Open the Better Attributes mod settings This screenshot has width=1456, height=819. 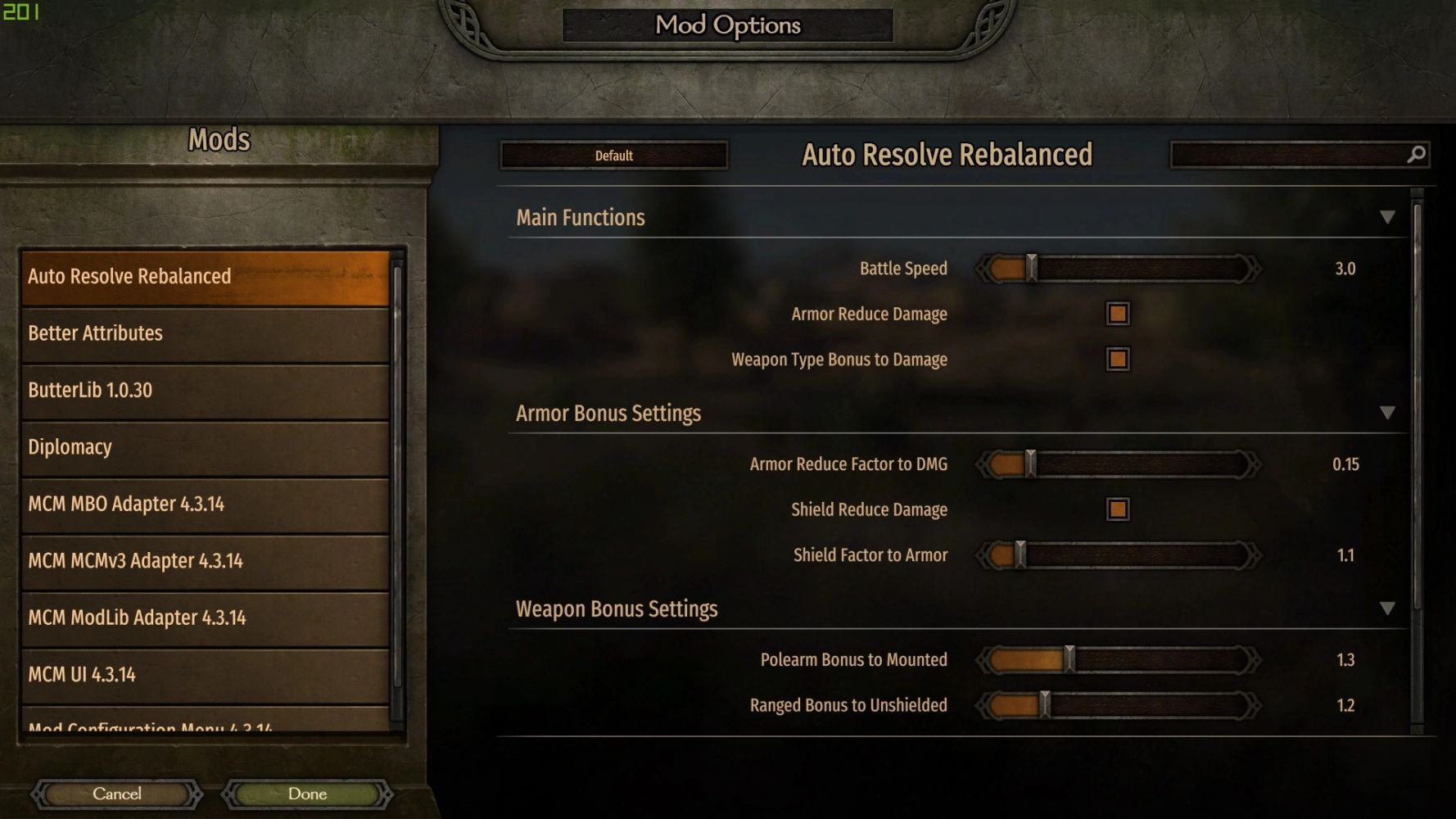[x=205, y=333]
